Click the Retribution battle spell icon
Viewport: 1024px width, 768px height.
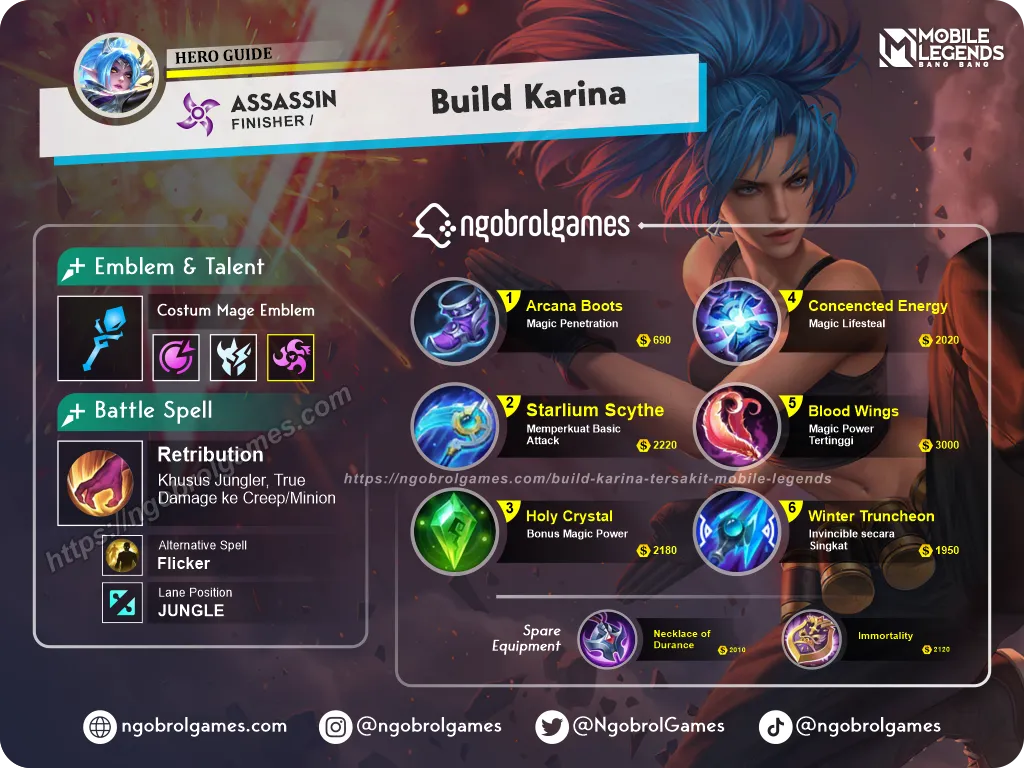tap(99, 483)
